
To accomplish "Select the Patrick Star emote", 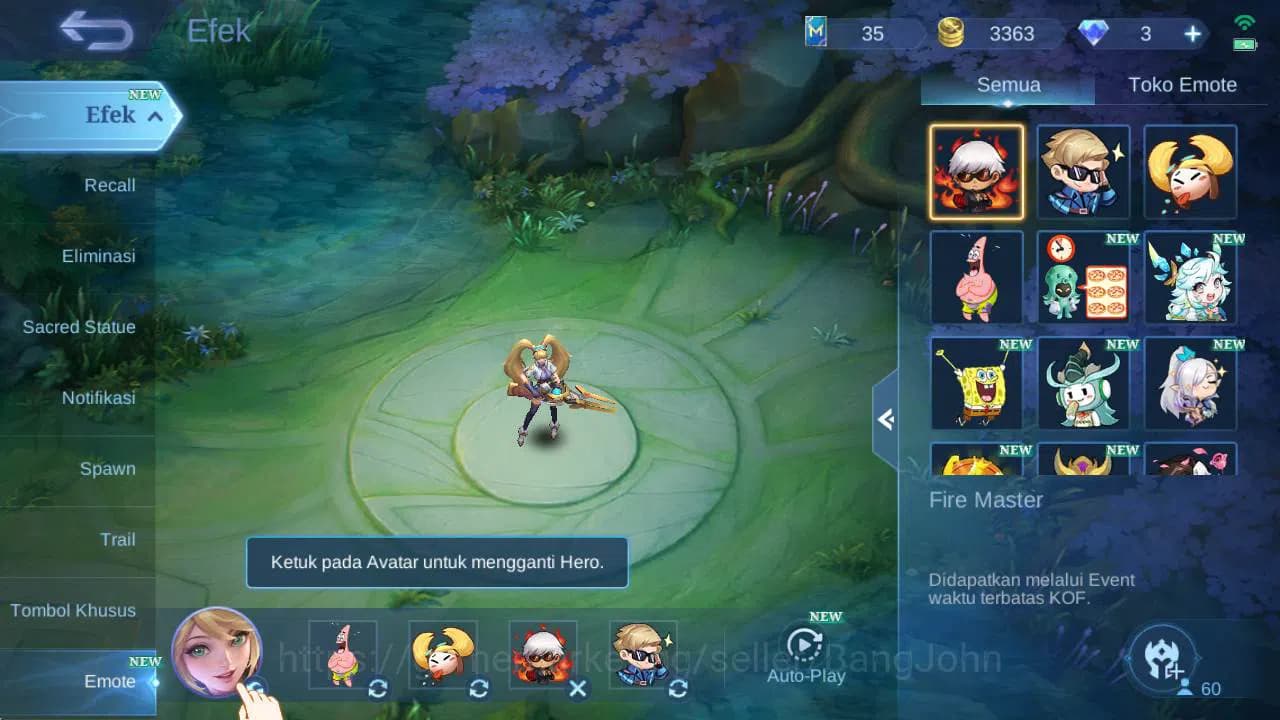I will tap(977, 278).
